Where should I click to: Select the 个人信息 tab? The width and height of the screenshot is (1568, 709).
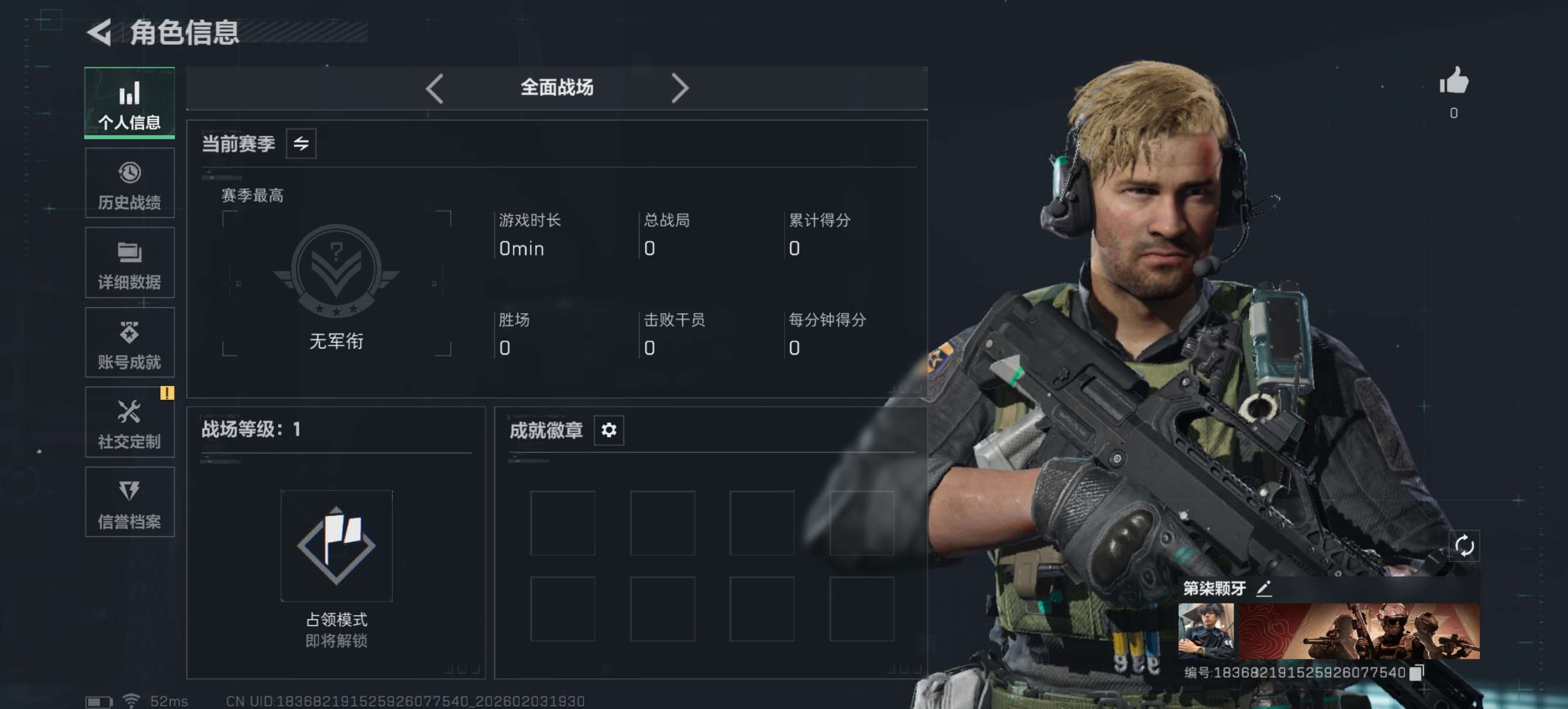[x=129, y=103]
